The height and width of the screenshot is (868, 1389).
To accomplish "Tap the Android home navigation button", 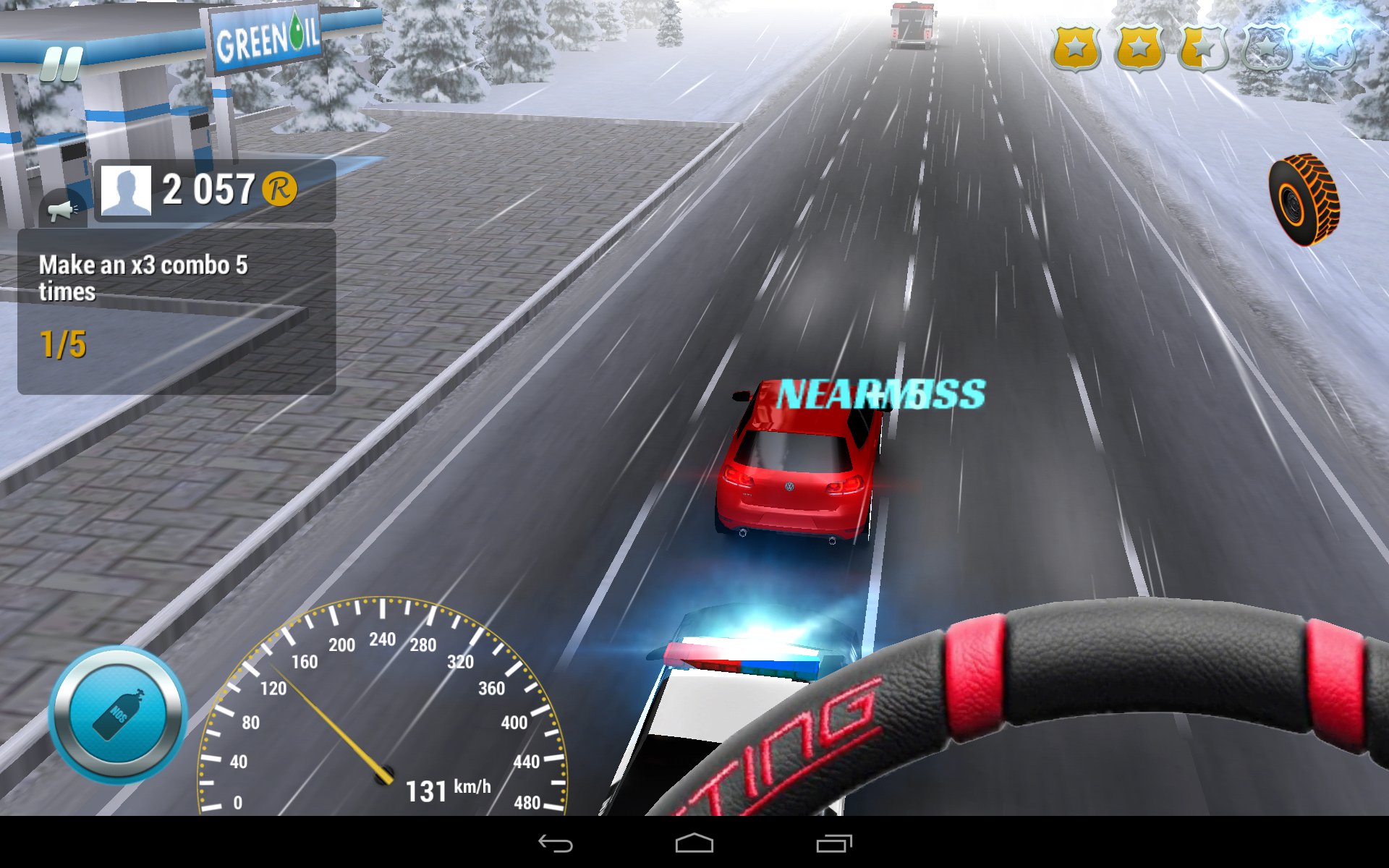I will 694,843.
